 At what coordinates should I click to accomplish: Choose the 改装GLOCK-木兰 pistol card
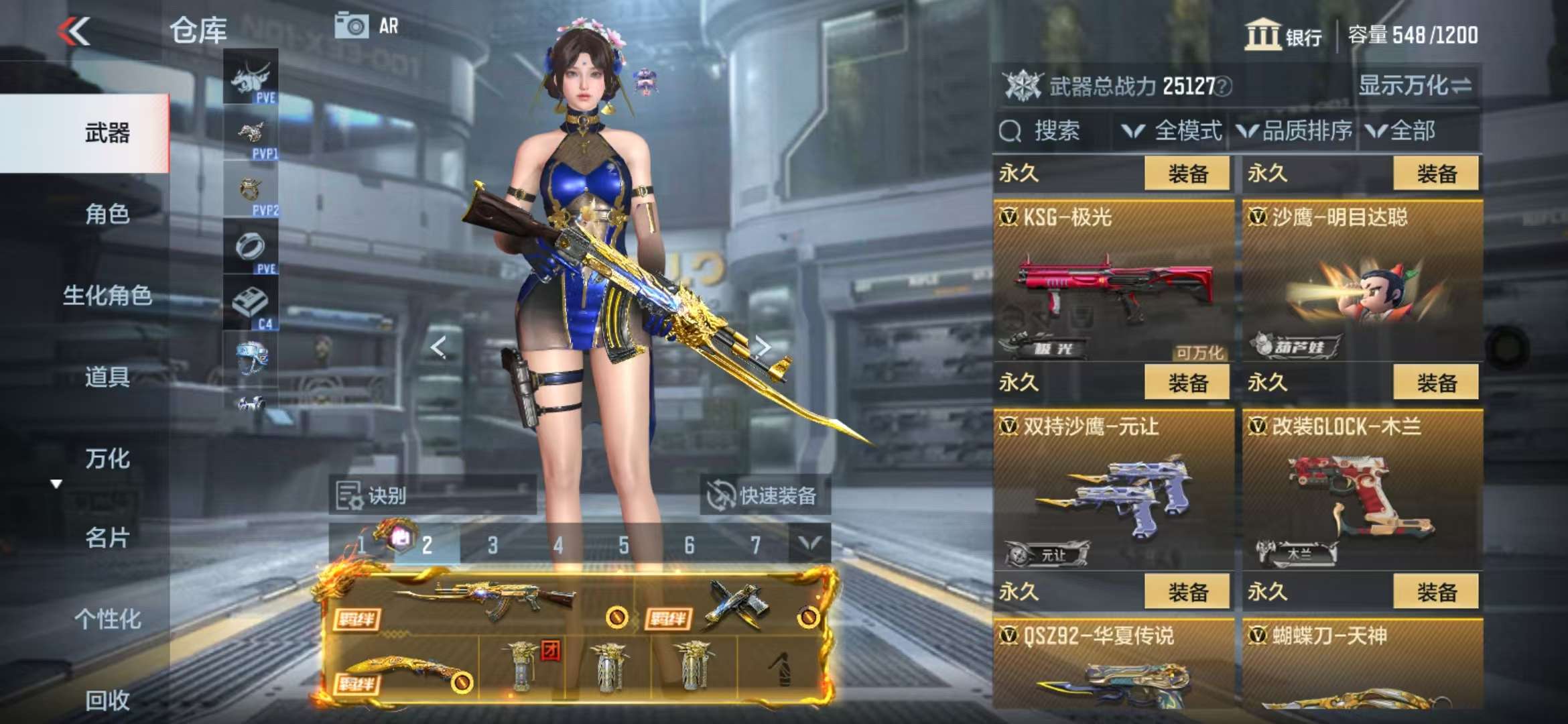(1362, 489)
